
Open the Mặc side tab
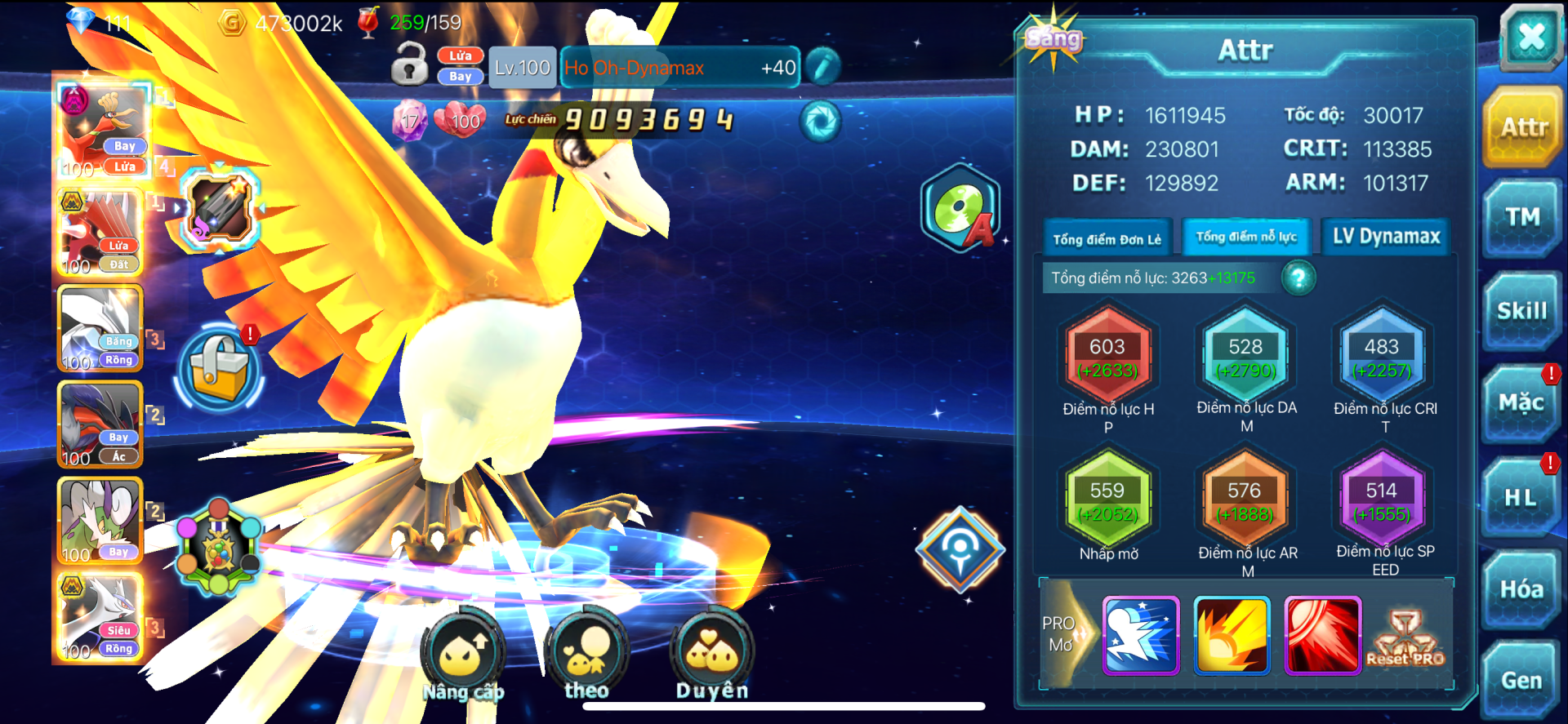pyautogui.click(x=1521, y=403)
